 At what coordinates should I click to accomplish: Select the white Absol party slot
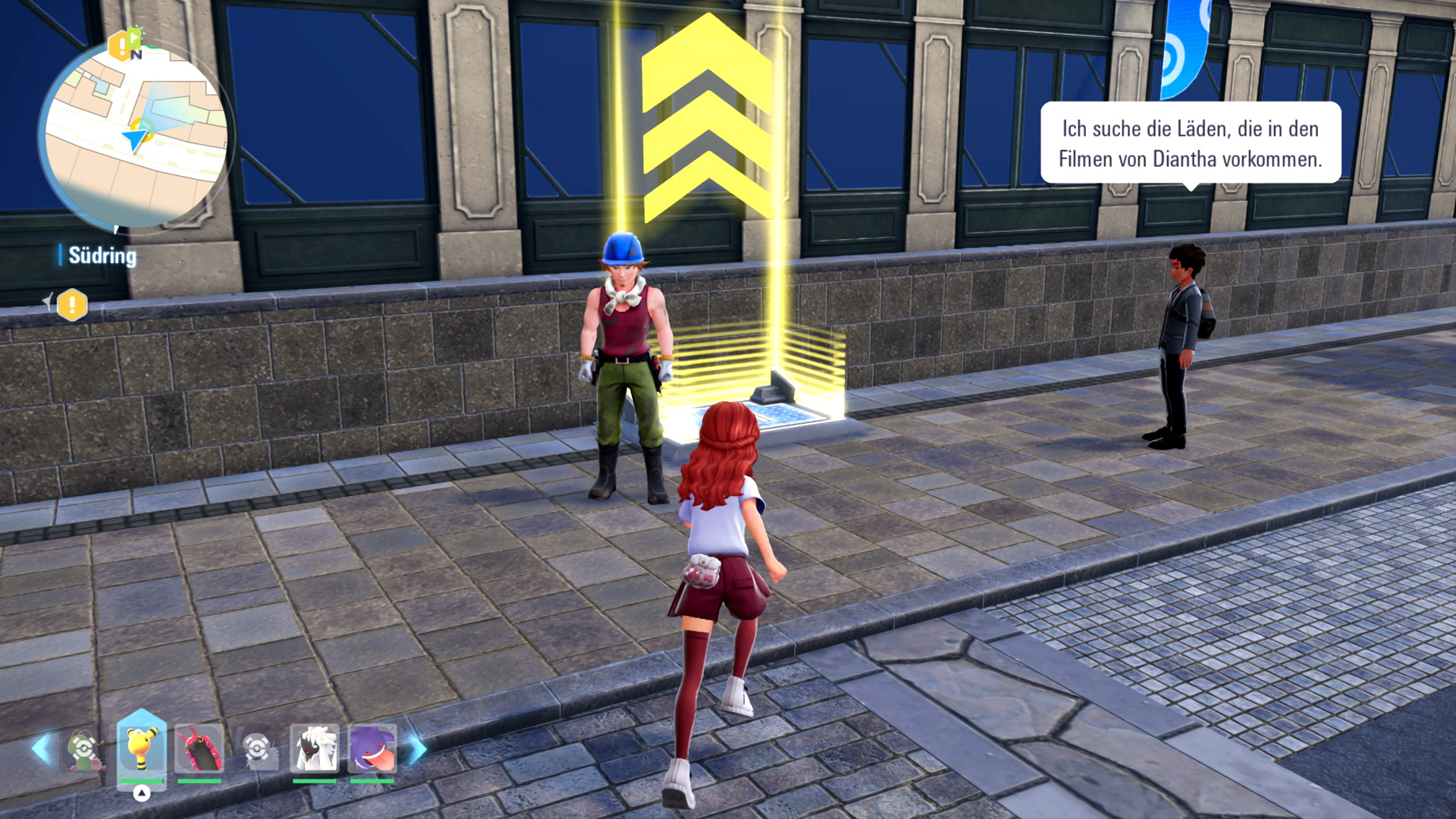click(314, 748)
